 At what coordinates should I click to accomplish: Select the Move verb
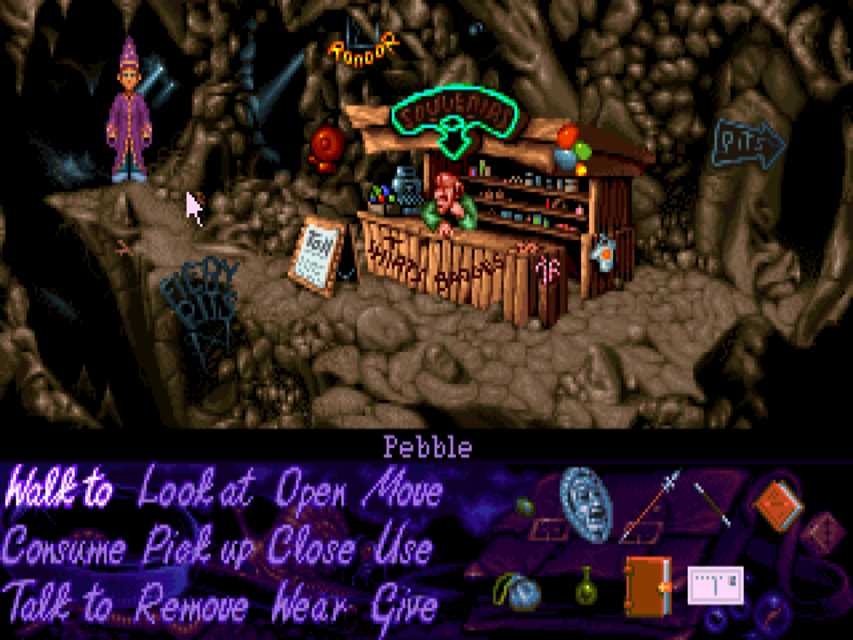403,491
